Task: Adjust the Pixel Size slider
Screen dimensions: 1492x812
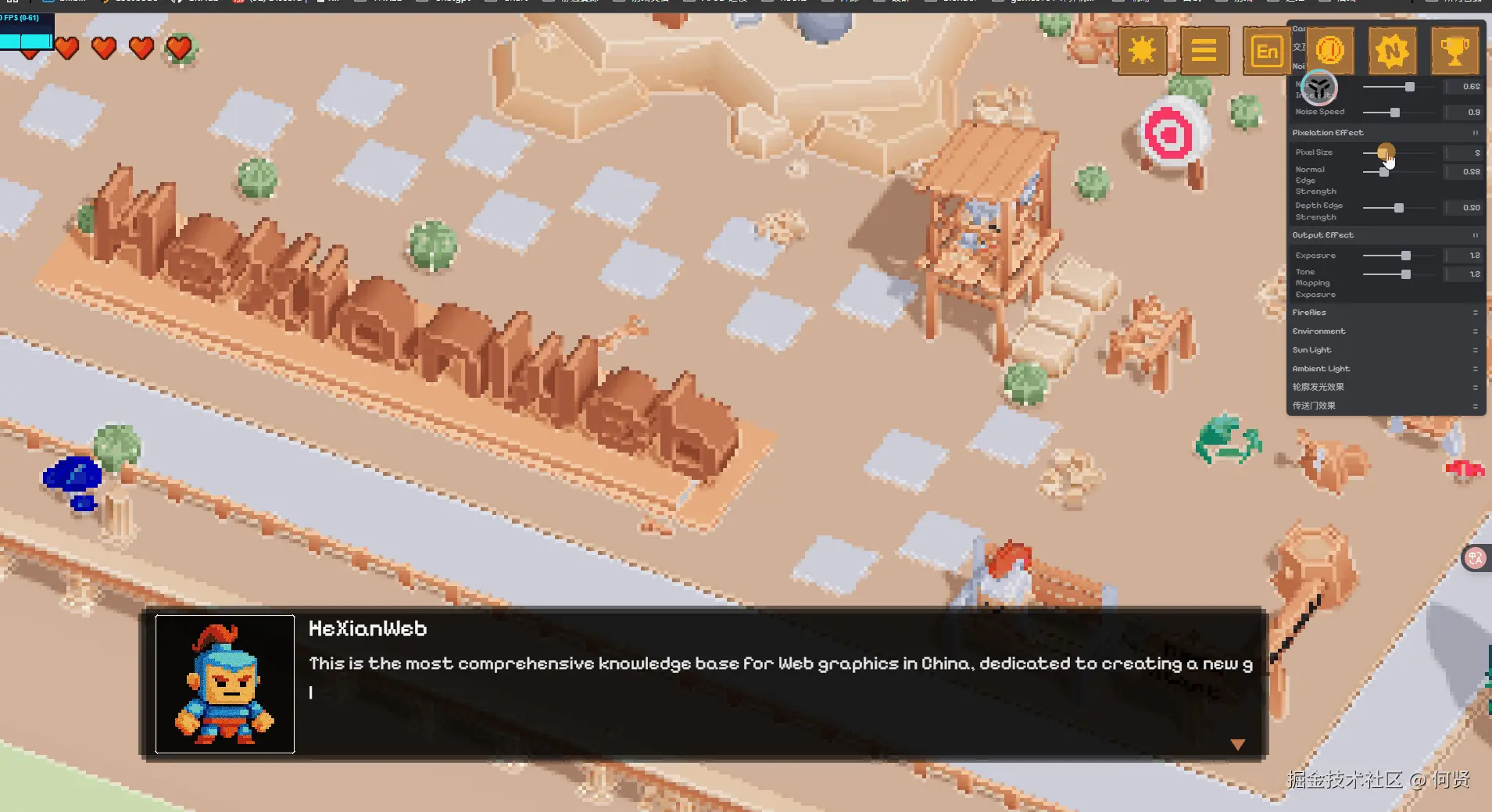Action: [1385, 152]
